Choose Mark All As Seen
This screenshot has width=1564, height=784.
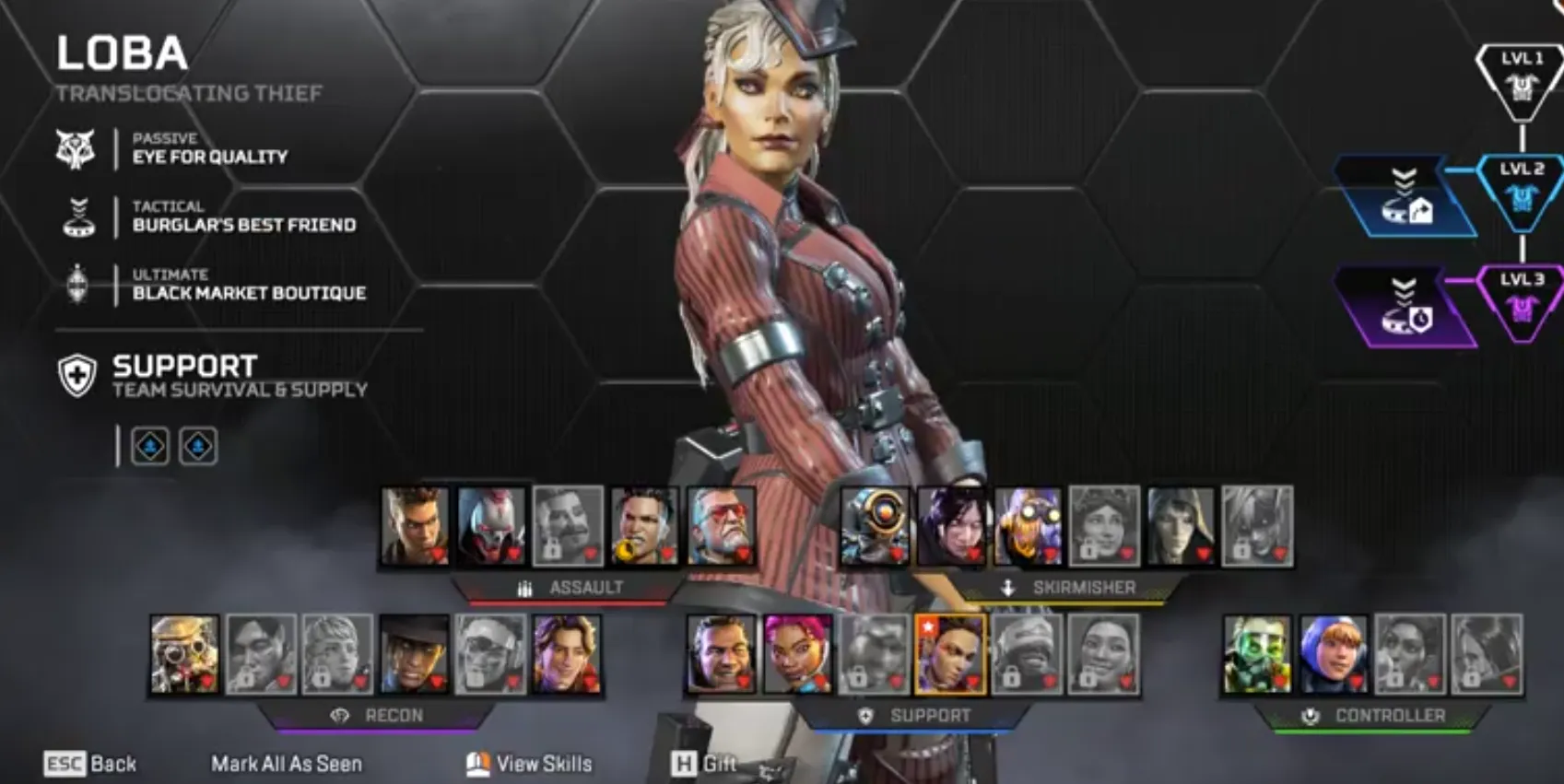pos(286,764)
